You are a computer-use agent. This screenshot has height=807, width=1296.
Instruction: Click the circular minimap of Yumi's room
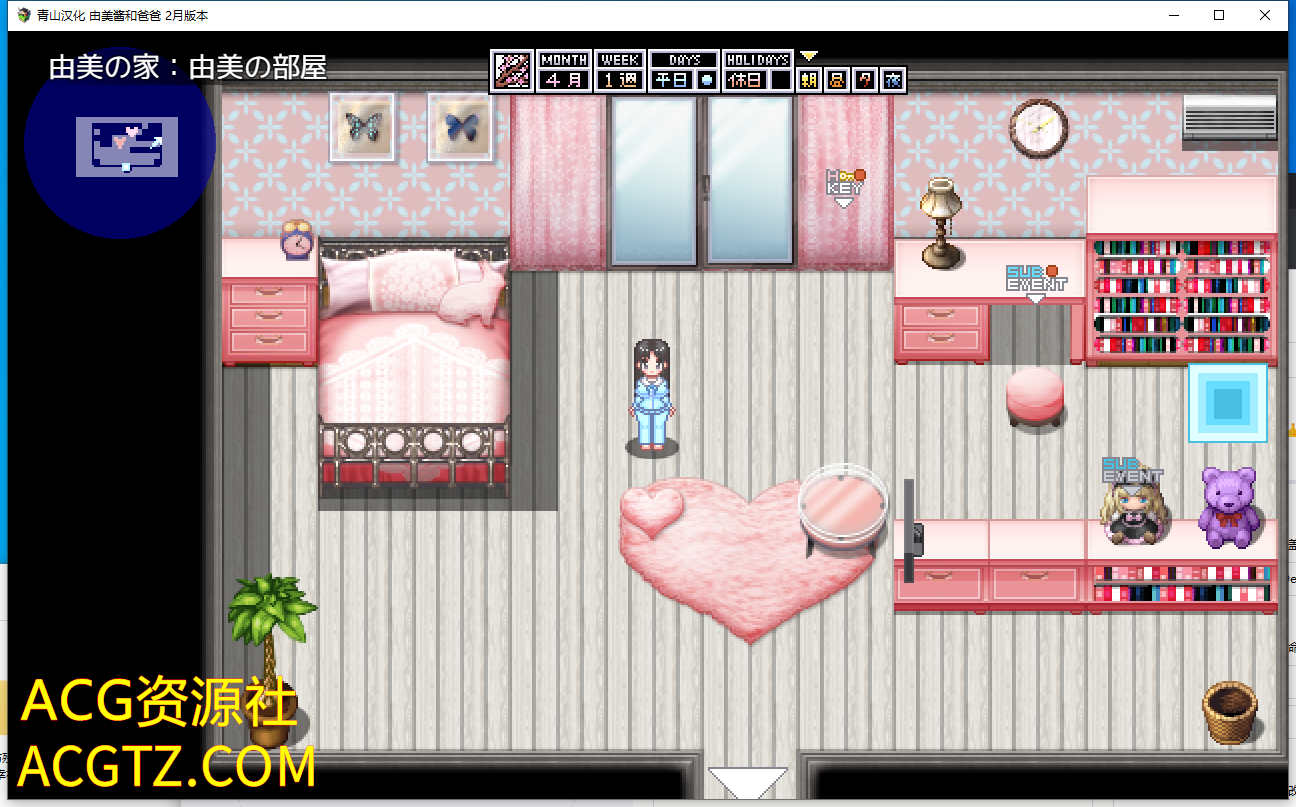pyautogui.click(x=120, y=143)
